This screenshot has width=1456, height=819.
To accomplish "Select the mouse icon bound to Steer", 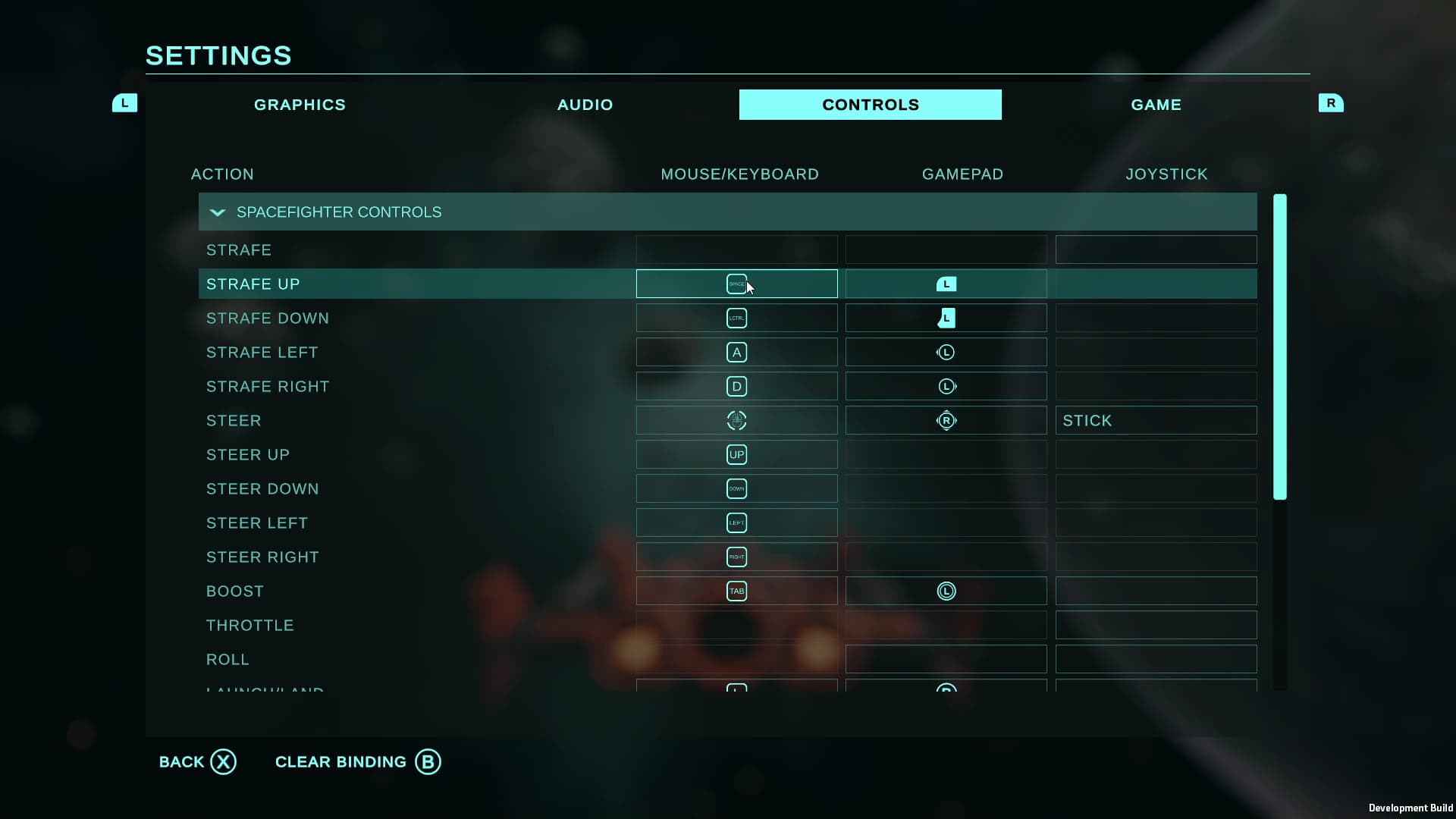I will coord(736,420).
